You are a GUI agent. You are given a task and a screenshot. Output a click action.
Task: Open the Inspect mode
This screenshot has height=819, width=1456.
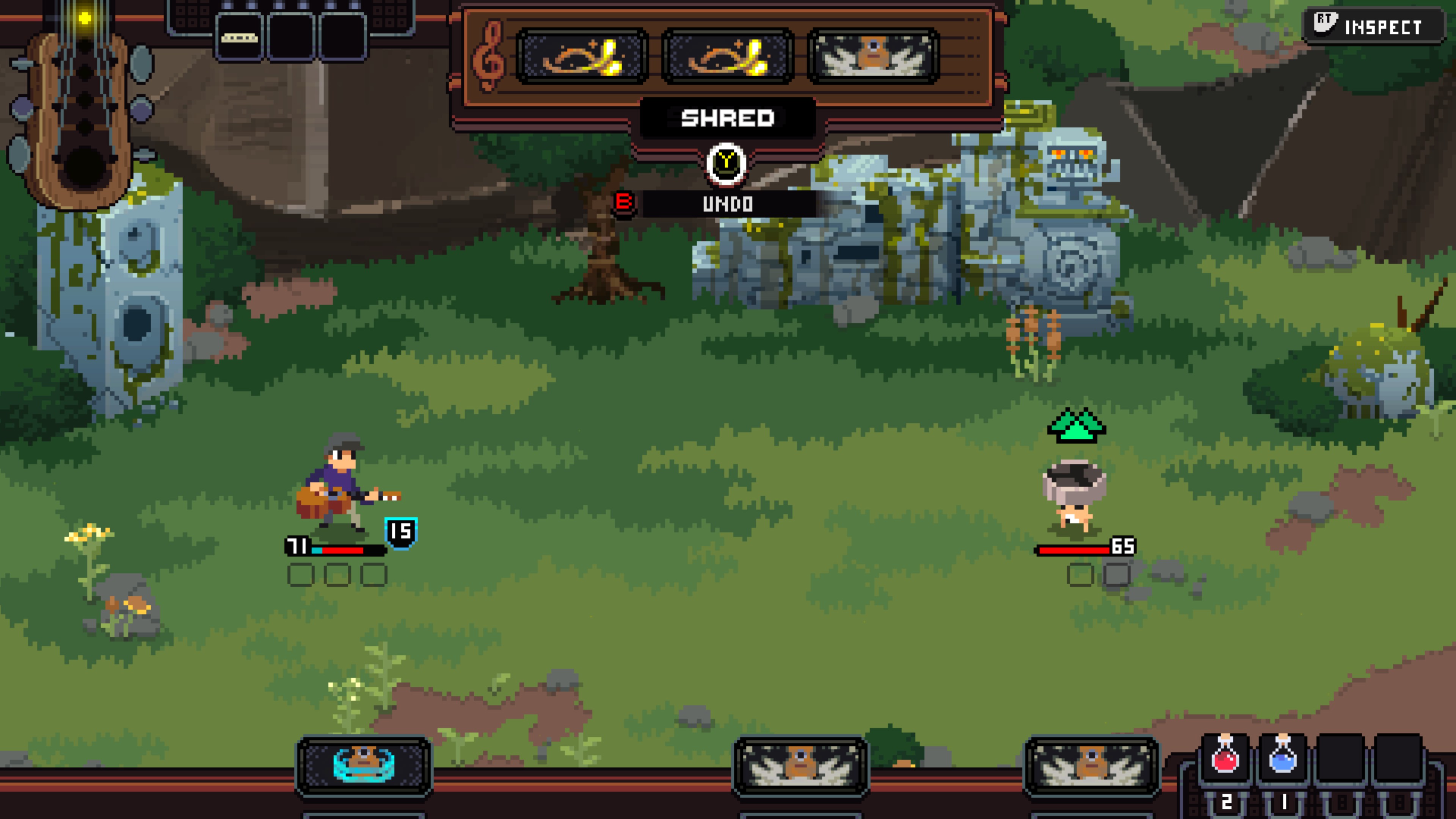[x=1373, y=27]
